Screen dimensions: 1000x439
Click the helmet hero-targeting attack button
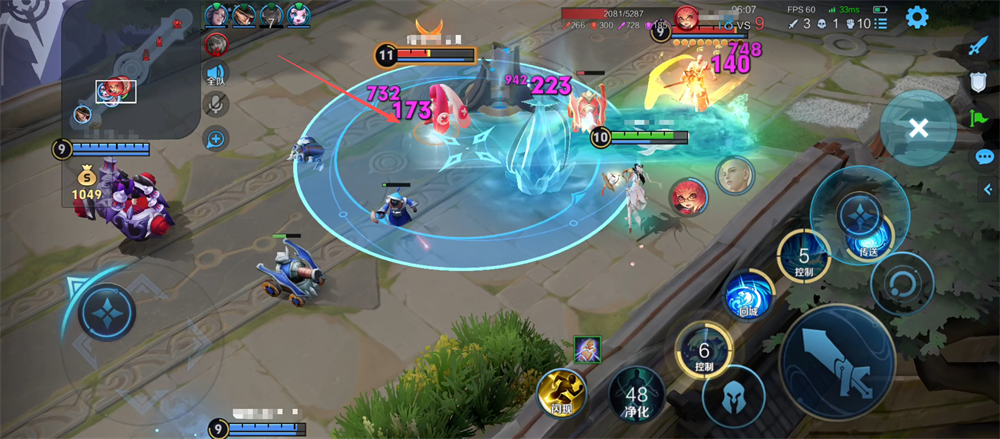[733, 397]
